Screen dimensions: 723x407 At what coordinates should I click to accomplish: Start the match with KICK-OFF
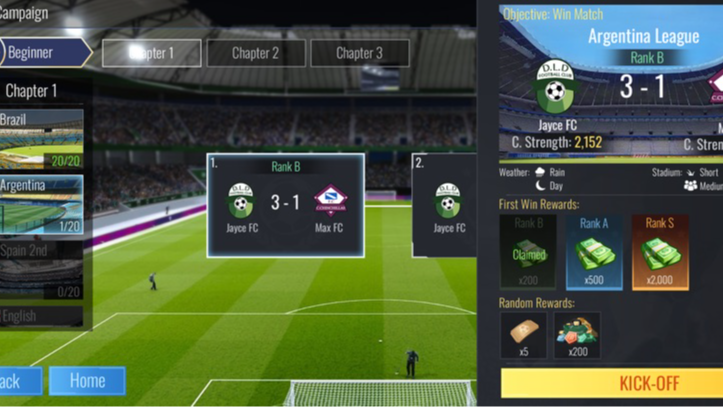coord(612,383)
